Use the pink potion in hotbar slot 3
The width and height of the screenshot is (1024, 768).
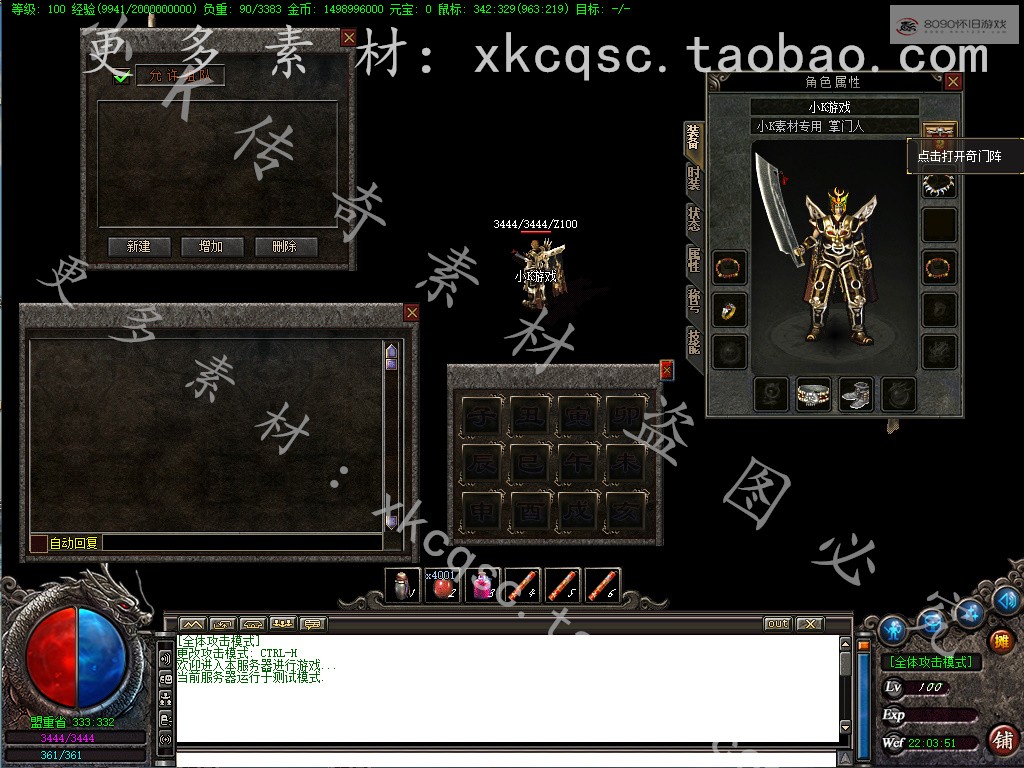[x=483, y=585]
